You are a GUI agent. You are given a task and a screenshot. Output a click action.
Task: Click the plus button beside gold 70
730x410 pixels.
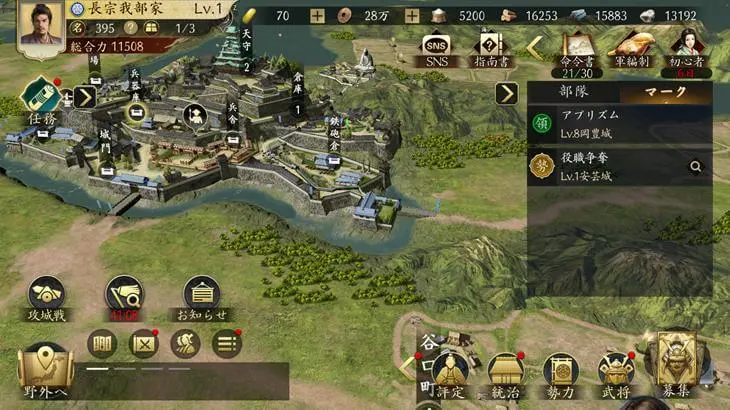pos(317,15)
